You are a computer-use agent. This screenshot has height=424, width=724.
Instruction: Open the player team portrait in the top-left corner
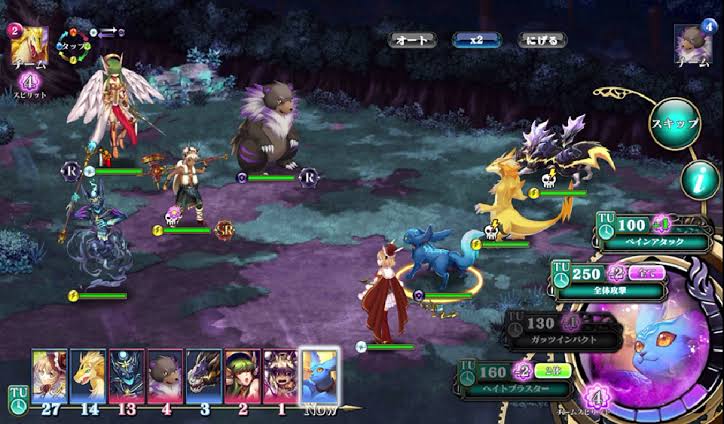pos(27,45)
